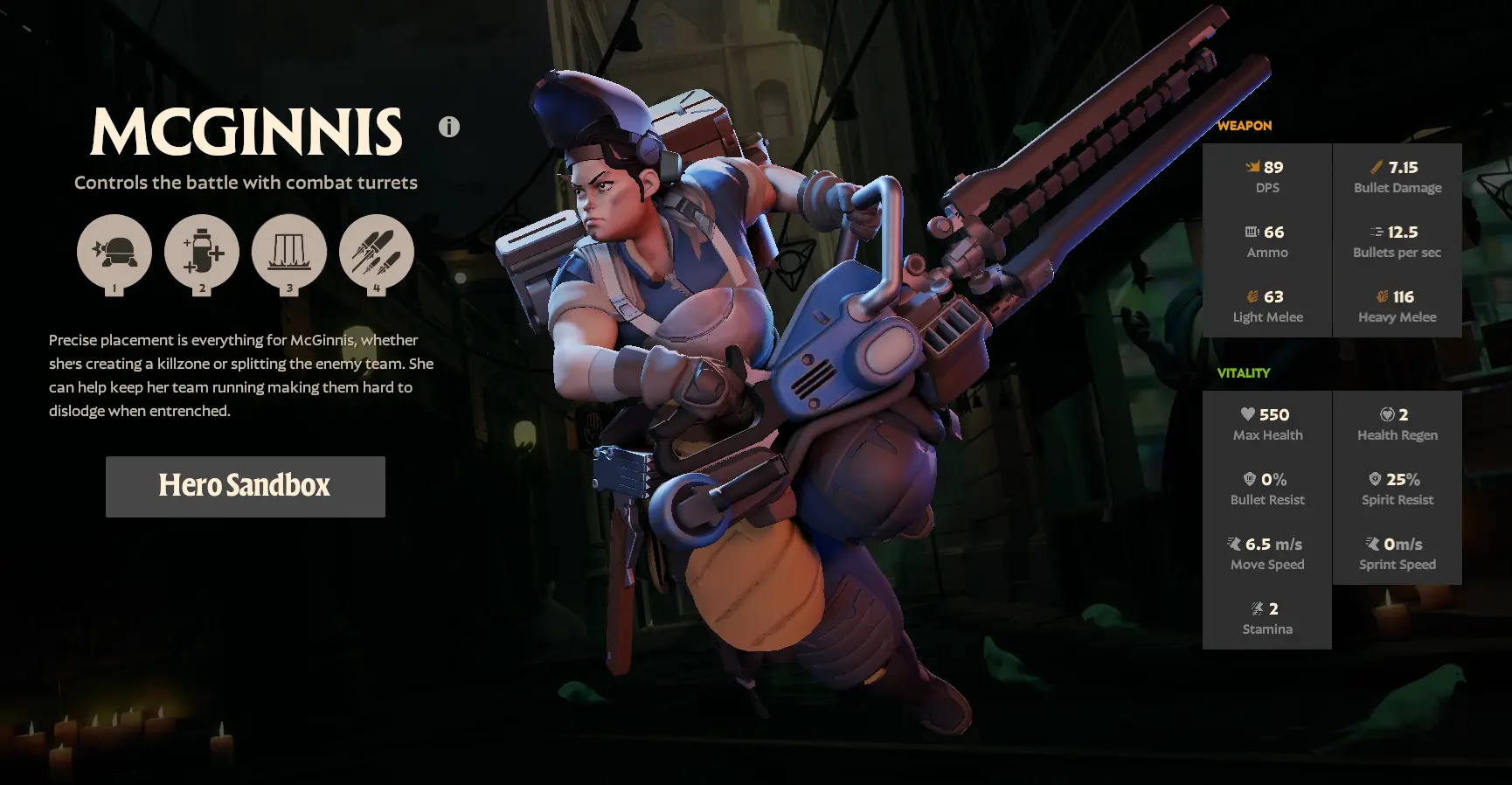Choose the Medicinal Specter ability icon

202,252
